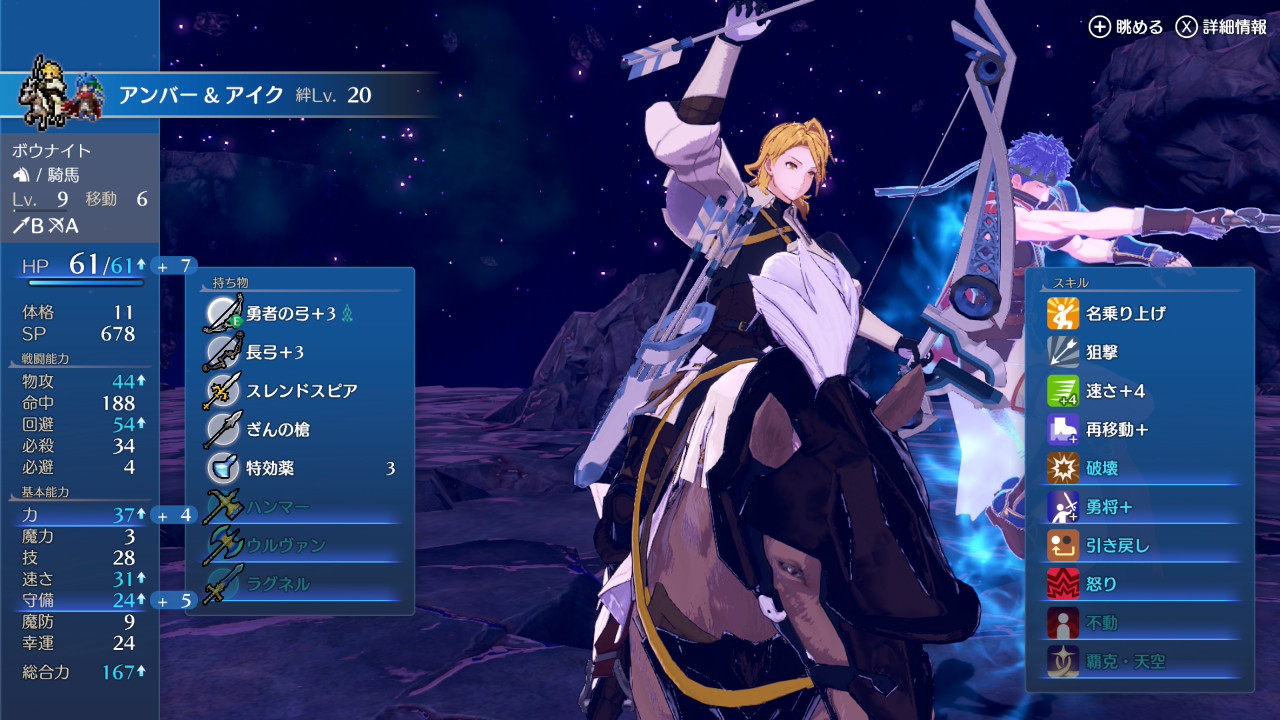This screenshot has width=1280, height=720.
Task: Select the 覇克・天空 engage attack
Action: pos(1125,661)
